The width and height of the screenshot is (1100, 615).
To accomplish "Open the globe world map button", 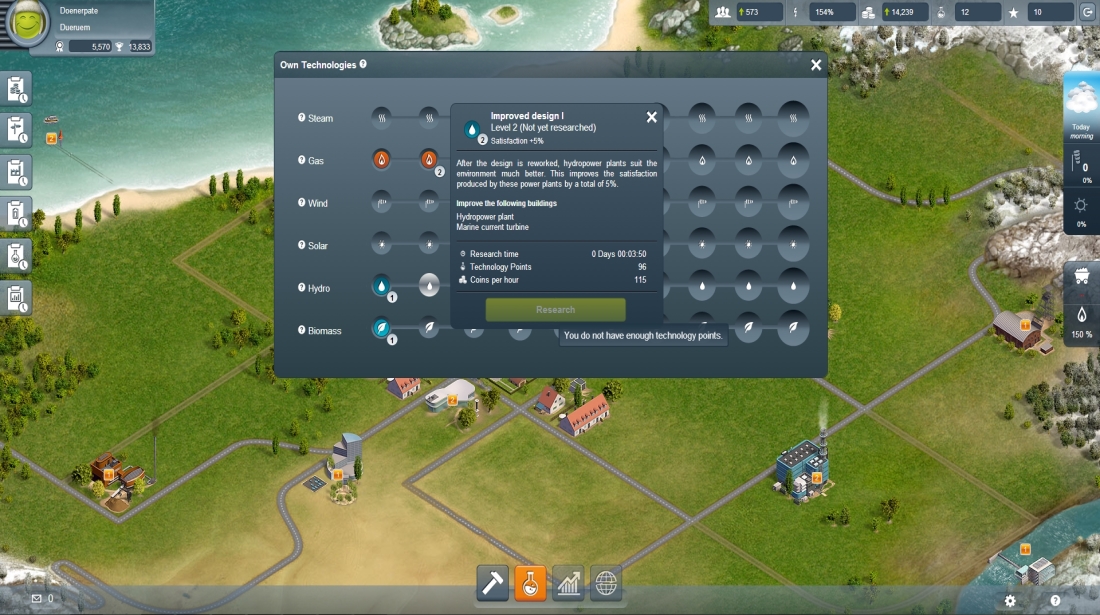I will click(606, 582).
